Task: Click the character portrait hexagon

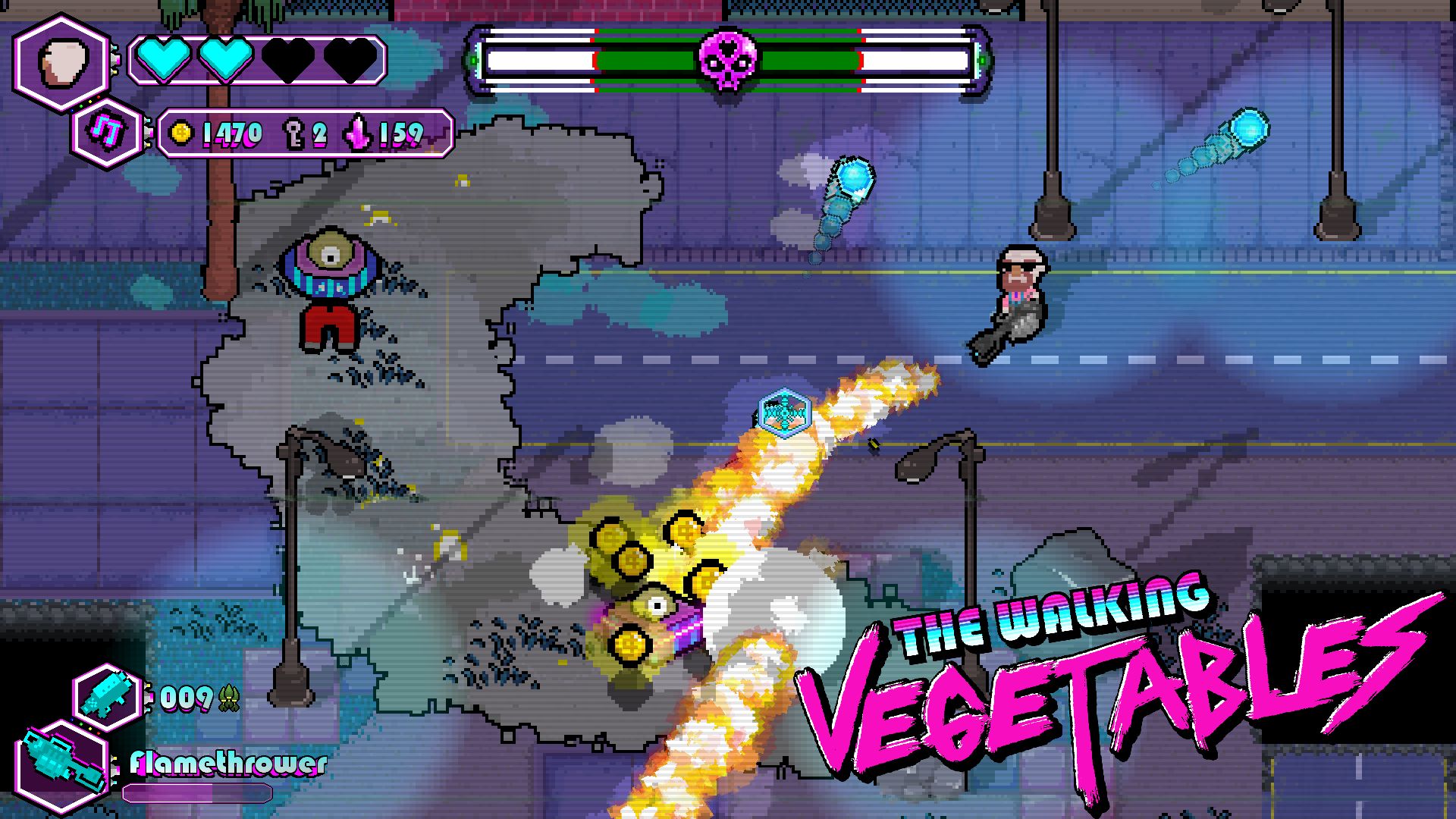Action: [x=62, y=63]
